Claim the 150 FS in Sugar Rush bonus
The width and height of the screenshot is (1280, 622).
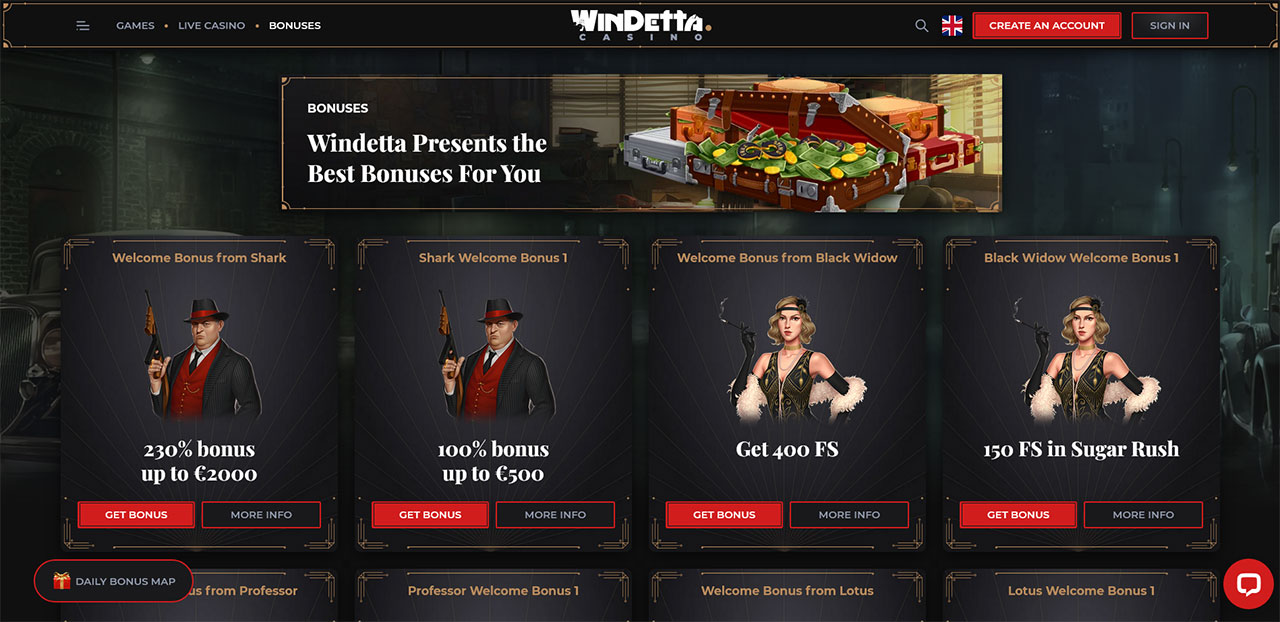1018,515
